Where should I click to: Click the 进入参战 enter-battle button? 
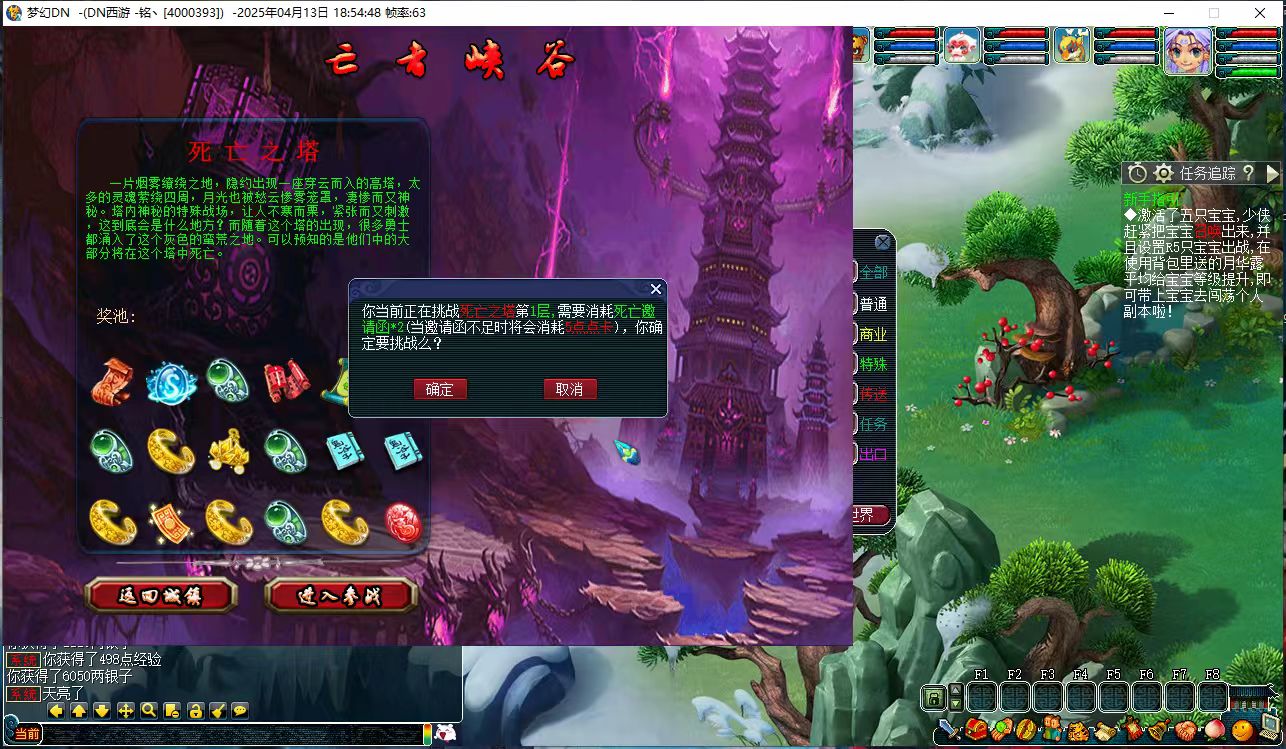click(x=341, y=595)
